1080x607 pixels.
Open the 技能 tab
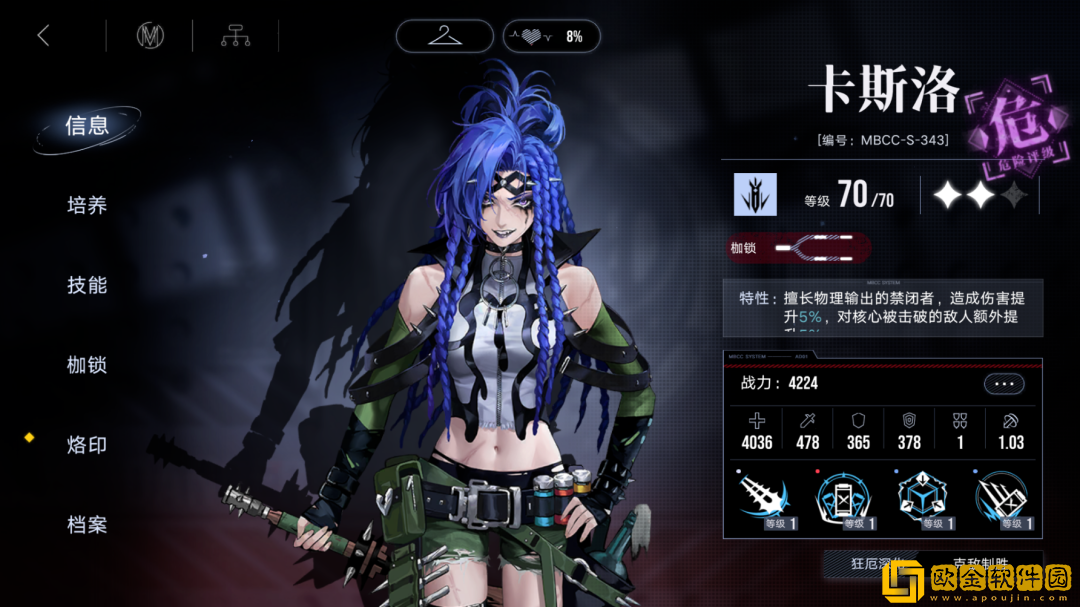click(87, 286)
